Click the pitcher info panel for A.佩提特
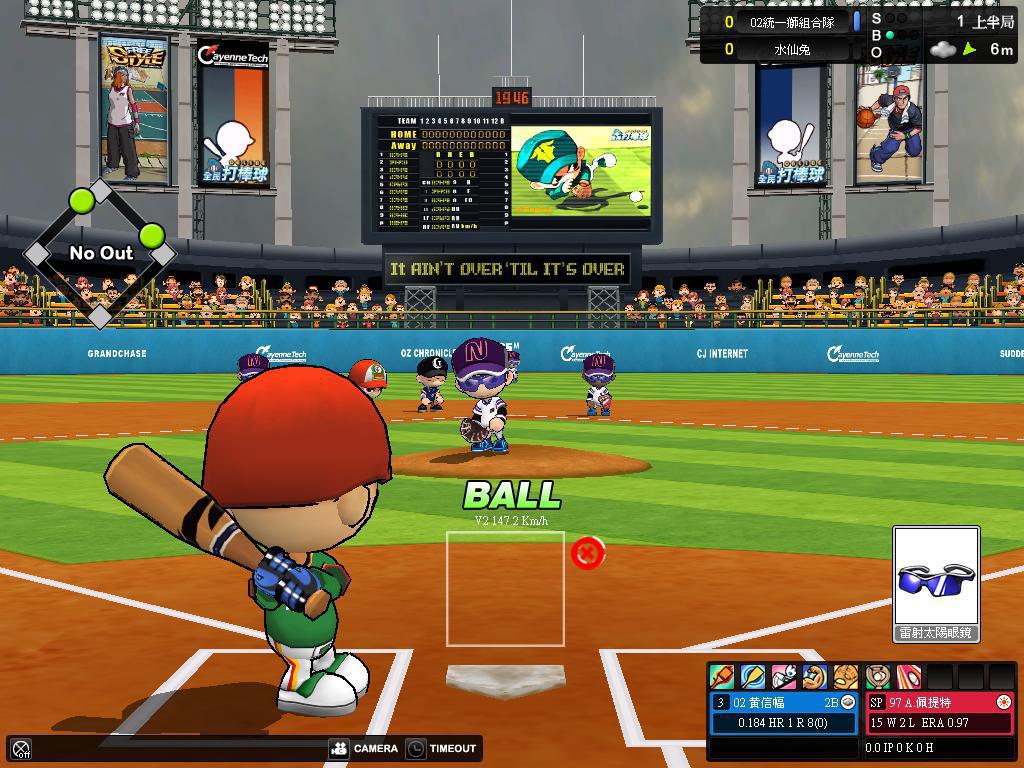 939,713
